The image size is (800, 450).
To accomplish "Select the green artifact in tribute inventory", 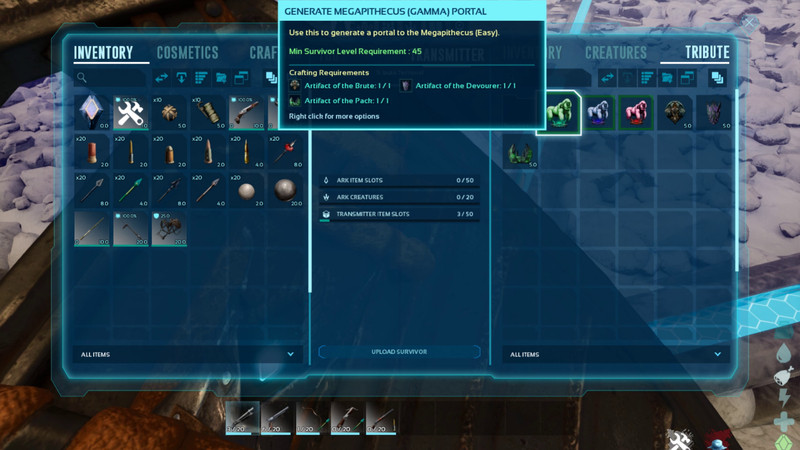I will 521,152.
